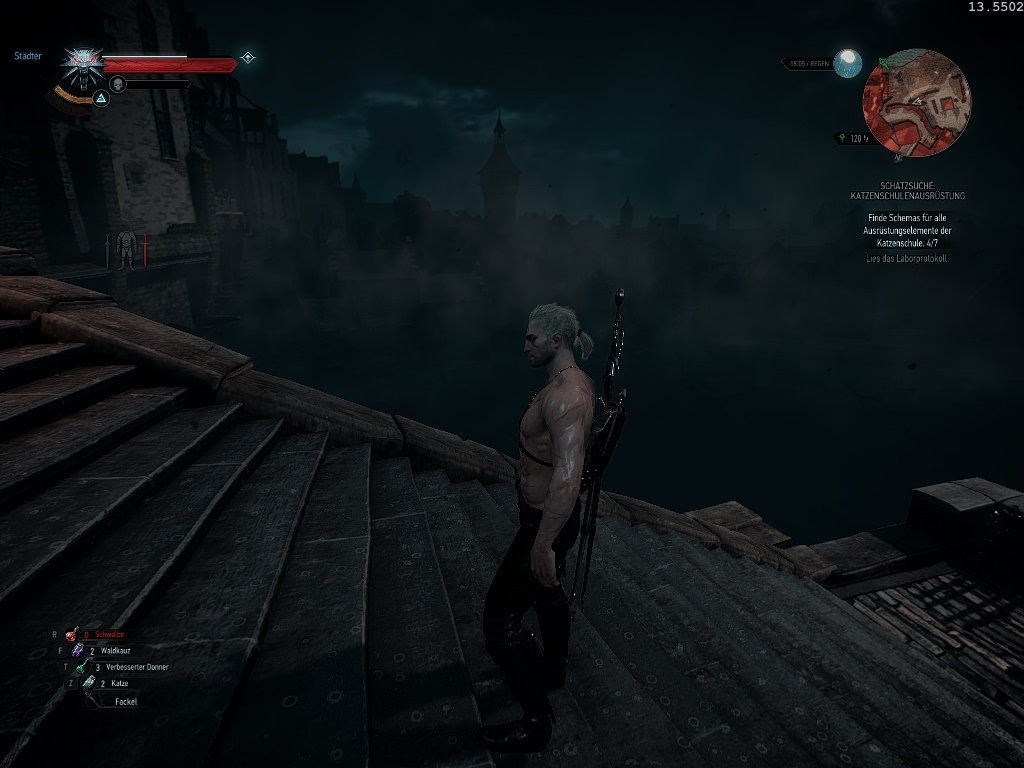Viewport: 1024px width, 768px height.
Task: Select the skull toxicity icon
Action: (117, 84)
